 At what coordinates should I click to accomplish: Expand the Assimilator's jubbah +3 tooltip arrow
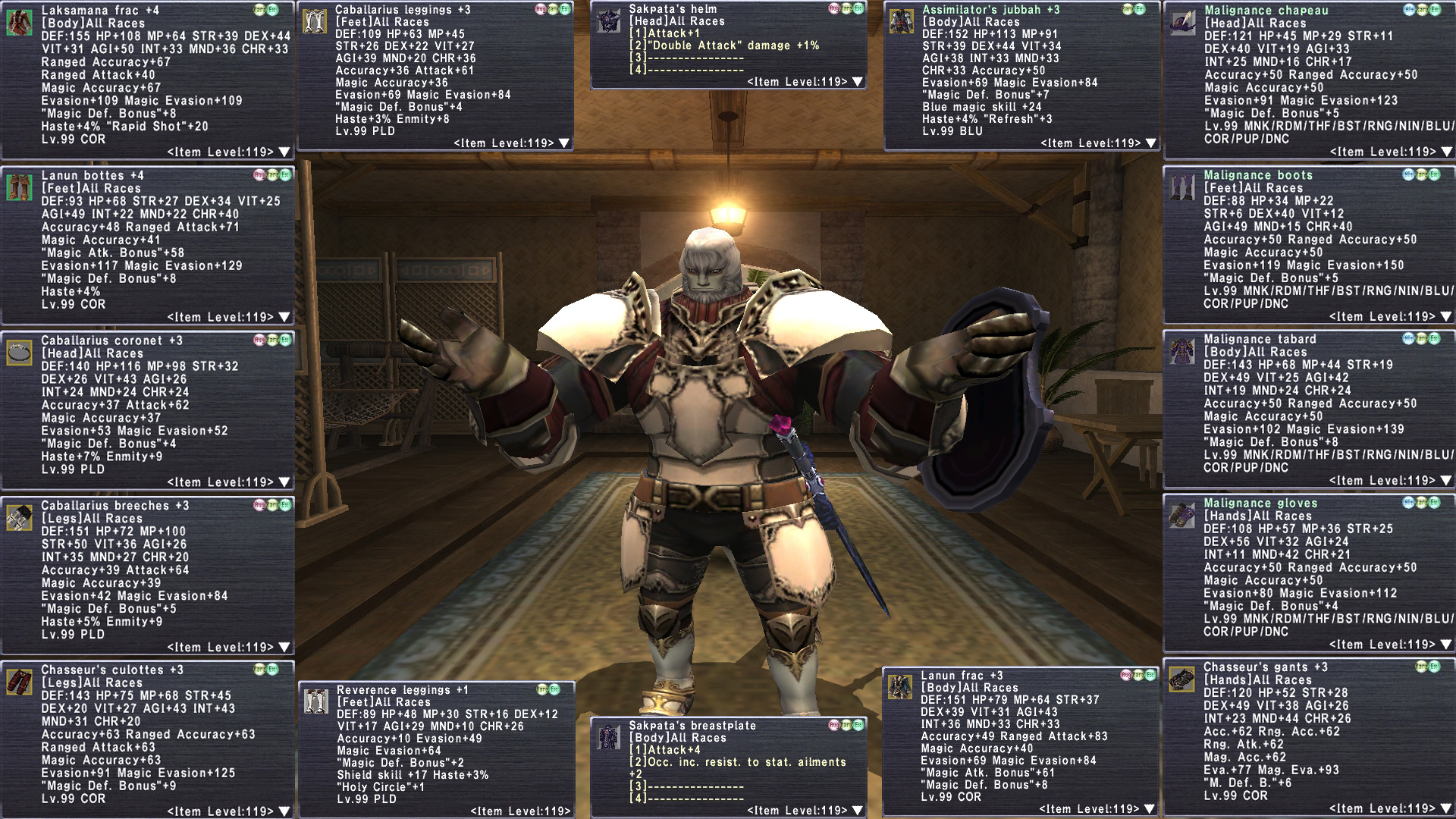point(1151,143)
